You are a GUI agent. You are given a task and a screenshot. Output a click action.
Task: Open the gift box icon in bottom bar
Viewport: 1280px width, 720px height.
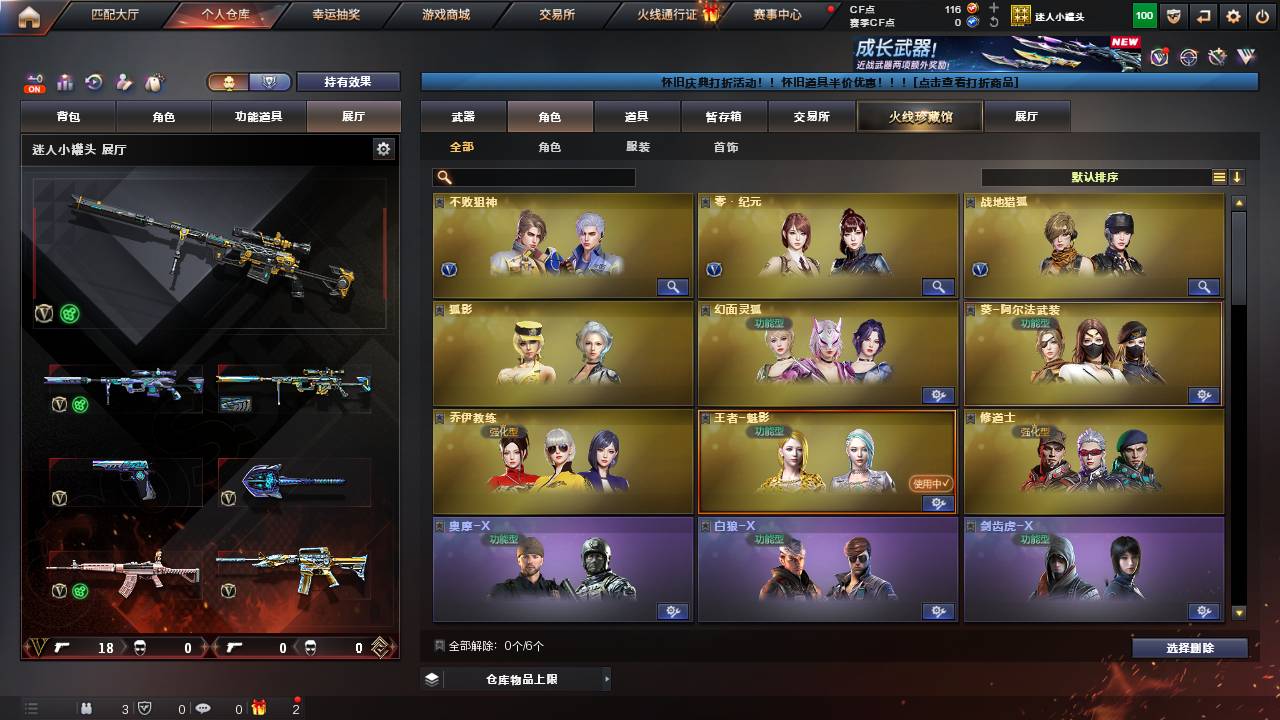tap(260, 707)
